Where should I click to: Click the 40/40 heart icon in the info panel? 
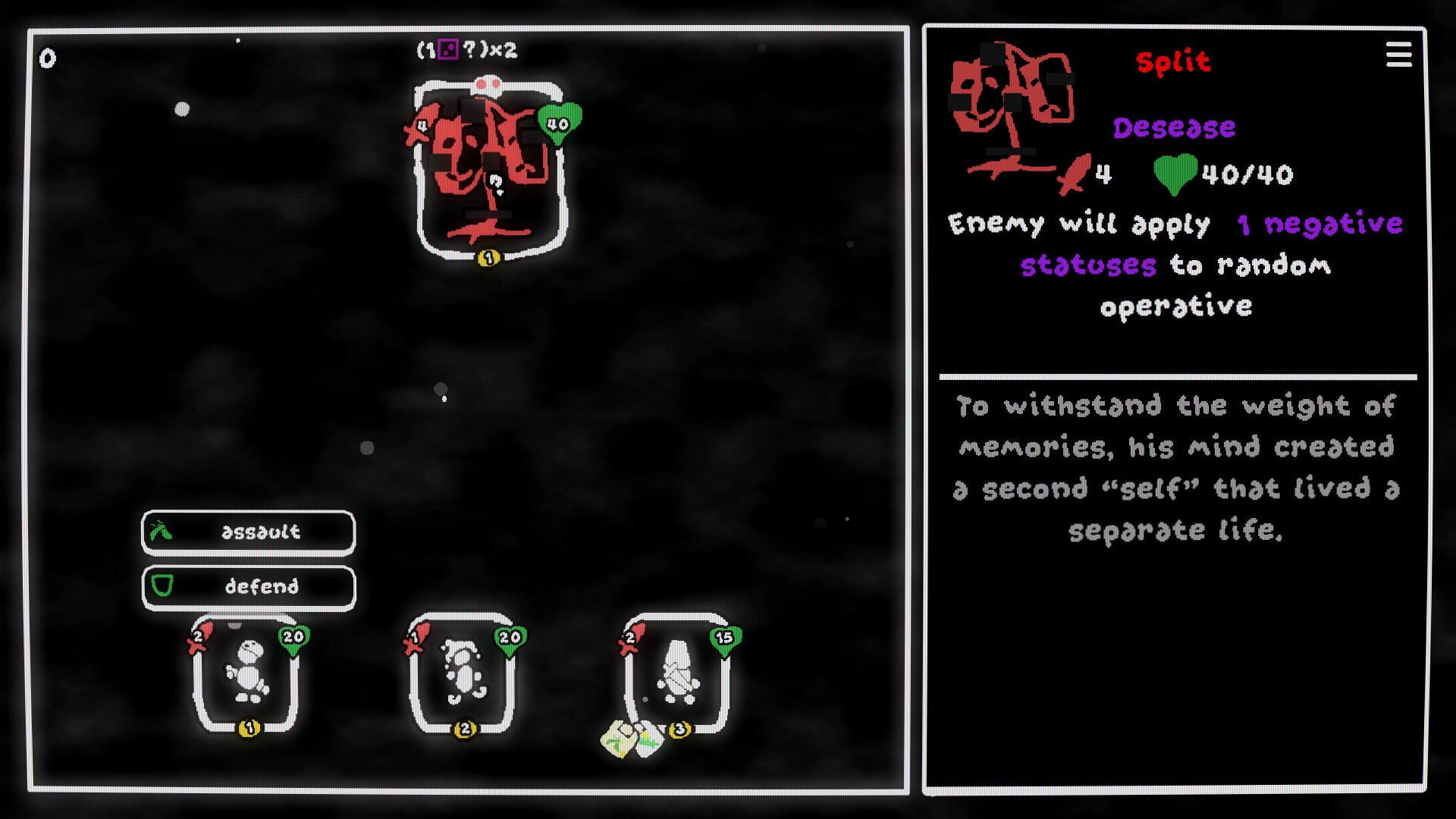tap(1174, 175)
